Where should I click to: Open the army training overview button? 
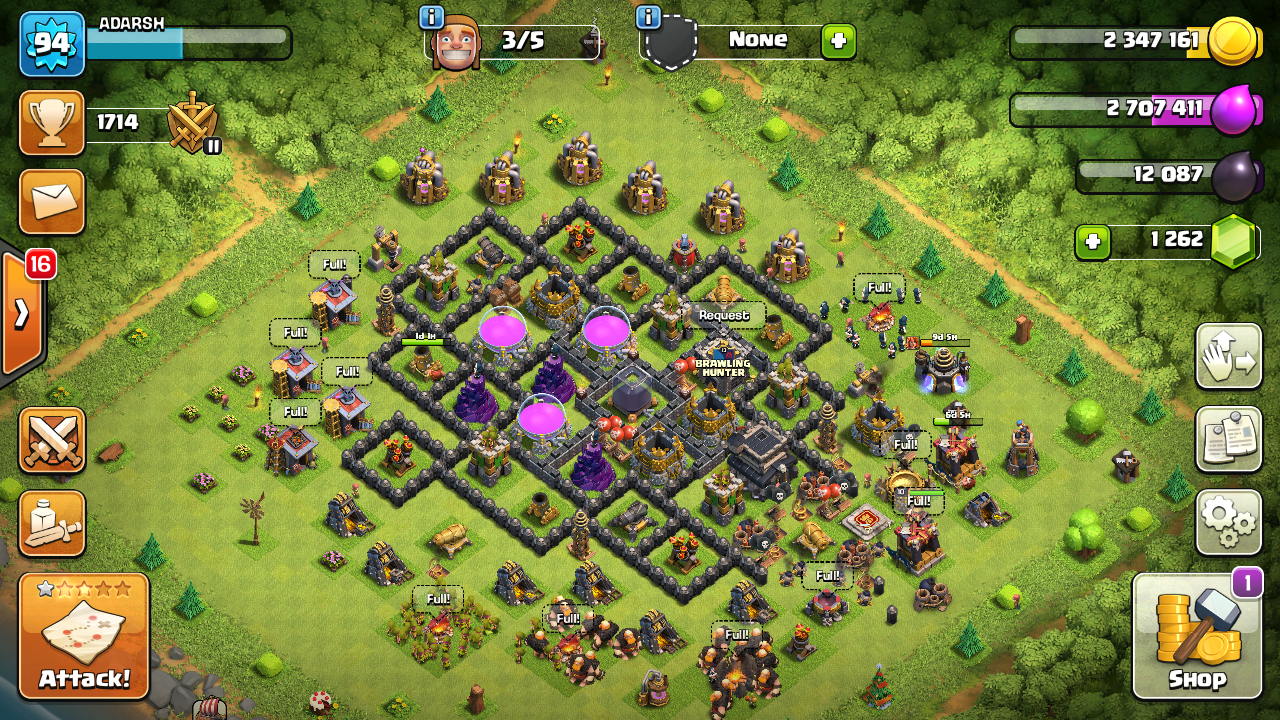coord(52,523)
